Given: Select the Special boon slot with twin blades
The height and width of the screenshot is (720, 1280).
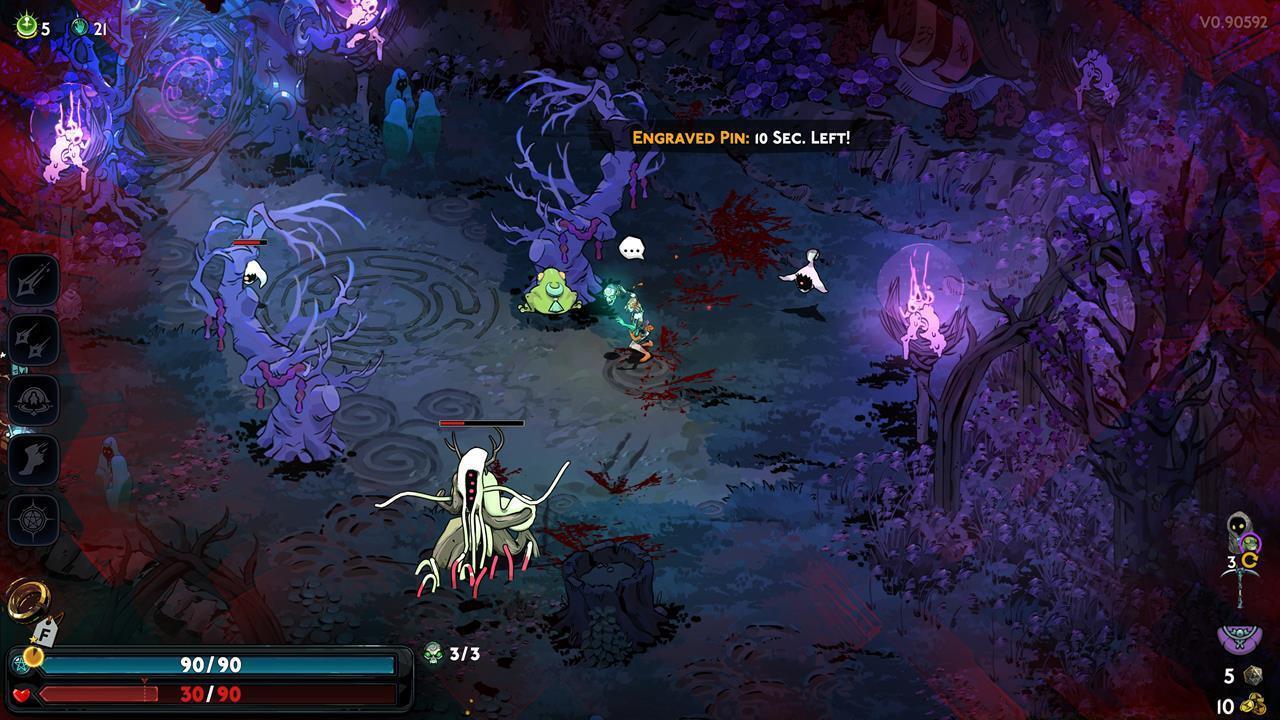Looking at the screenshot, I should pos(34,339).
